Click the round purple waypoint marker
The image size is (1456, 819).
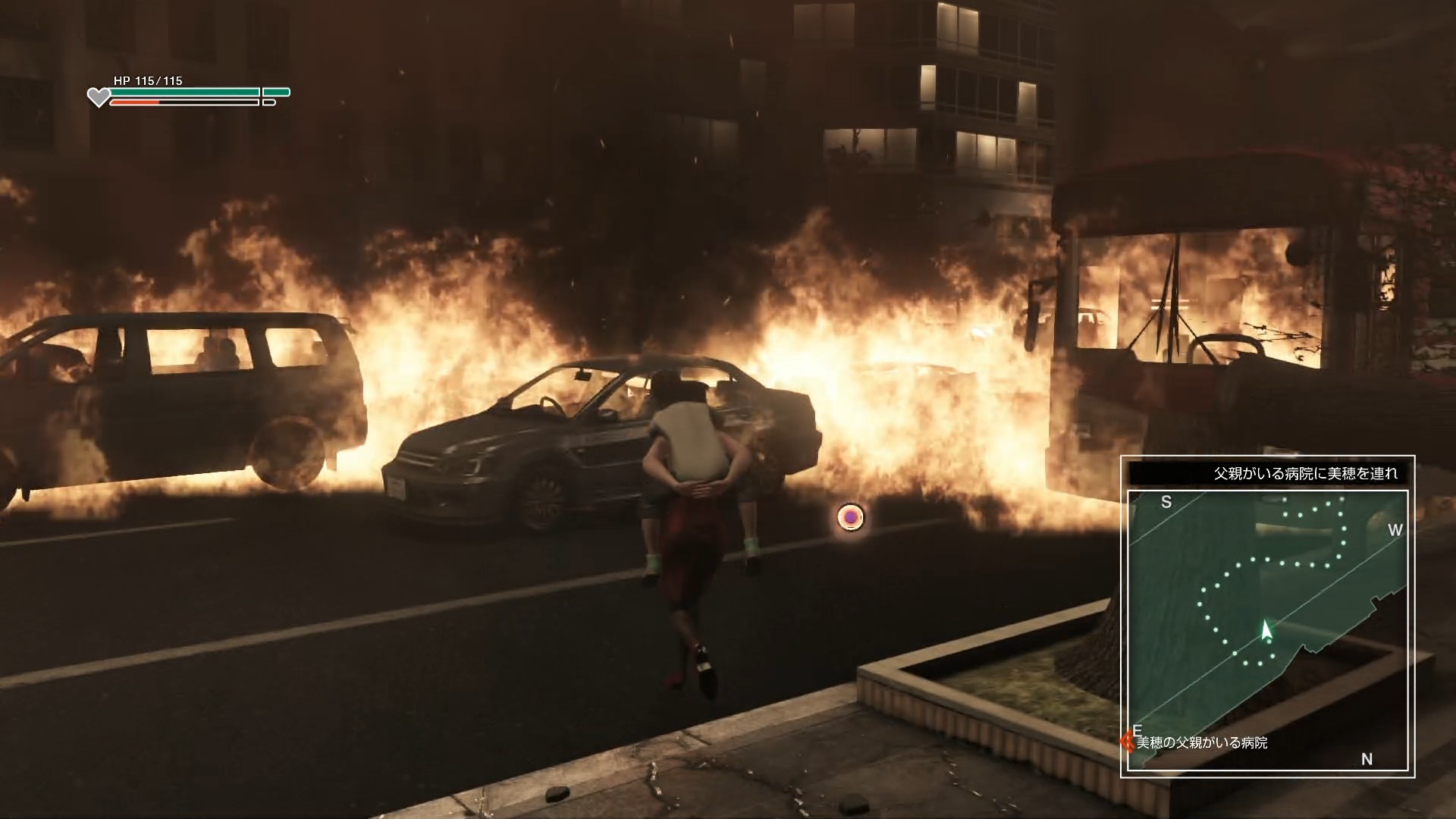(851, 517)
